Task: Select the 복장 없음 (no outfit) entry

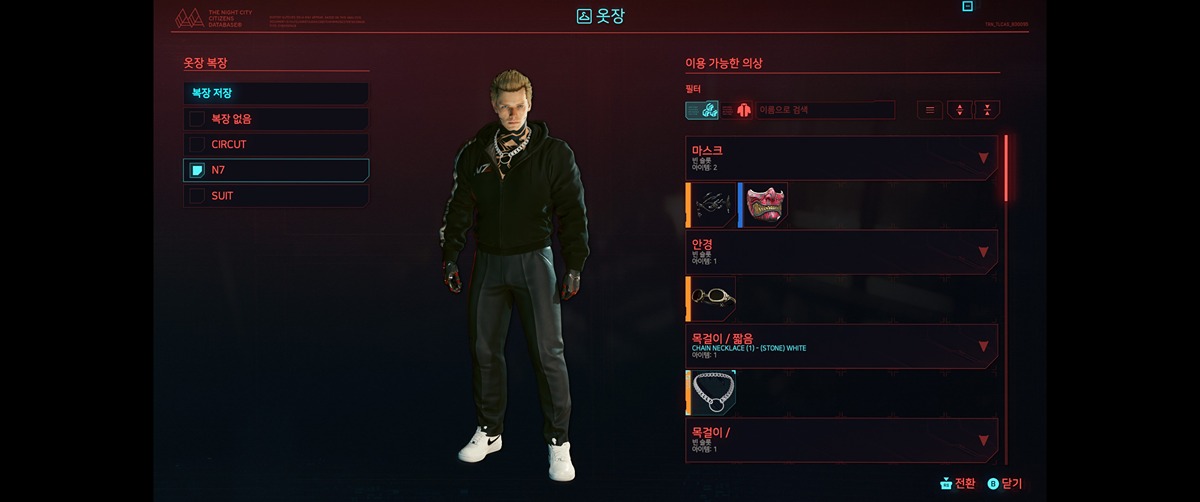Action: click(x=275, y=119)
